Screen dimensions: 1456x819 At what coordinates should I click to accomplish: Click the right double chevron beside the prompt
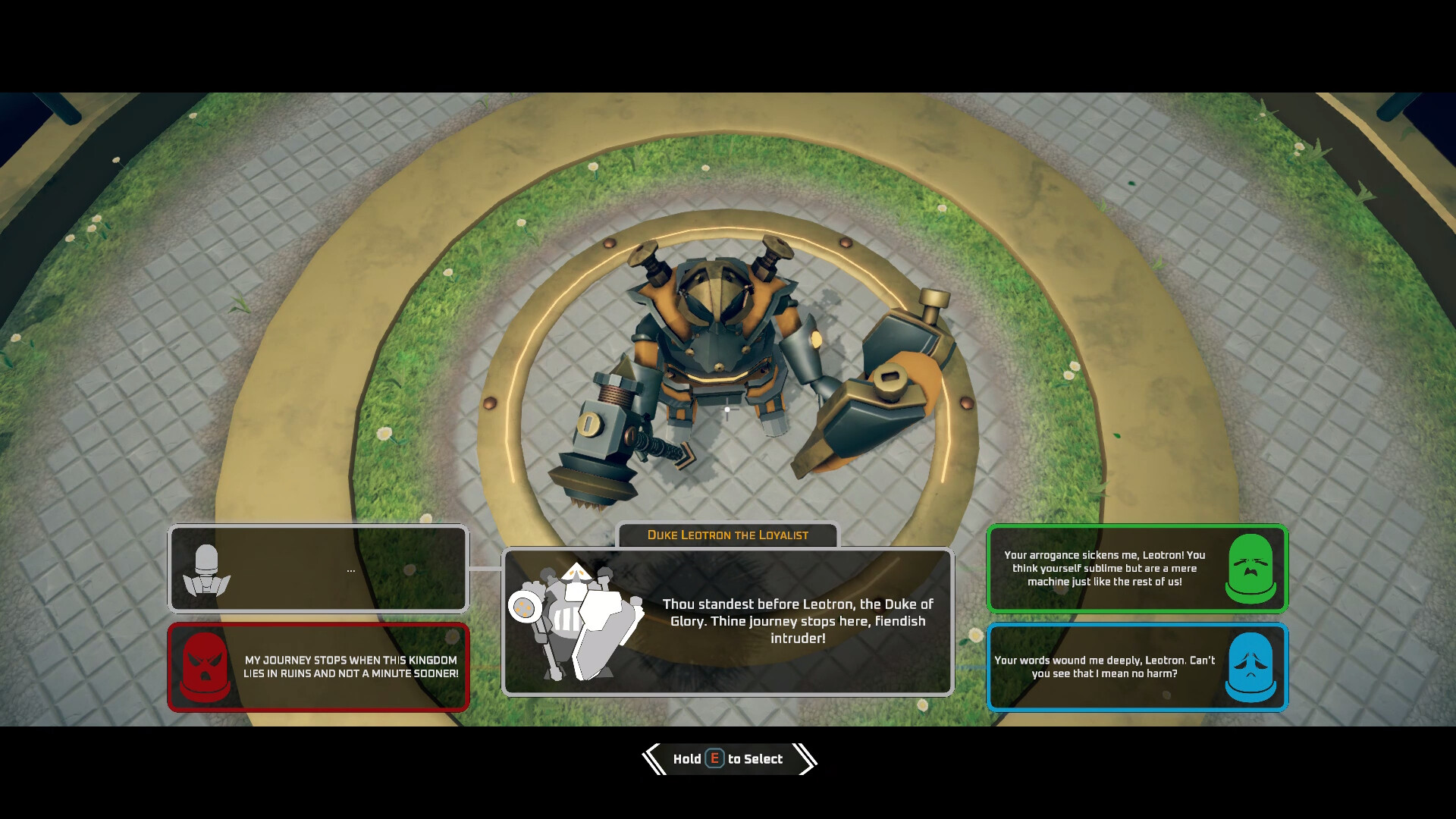click(x=805, y=758)
